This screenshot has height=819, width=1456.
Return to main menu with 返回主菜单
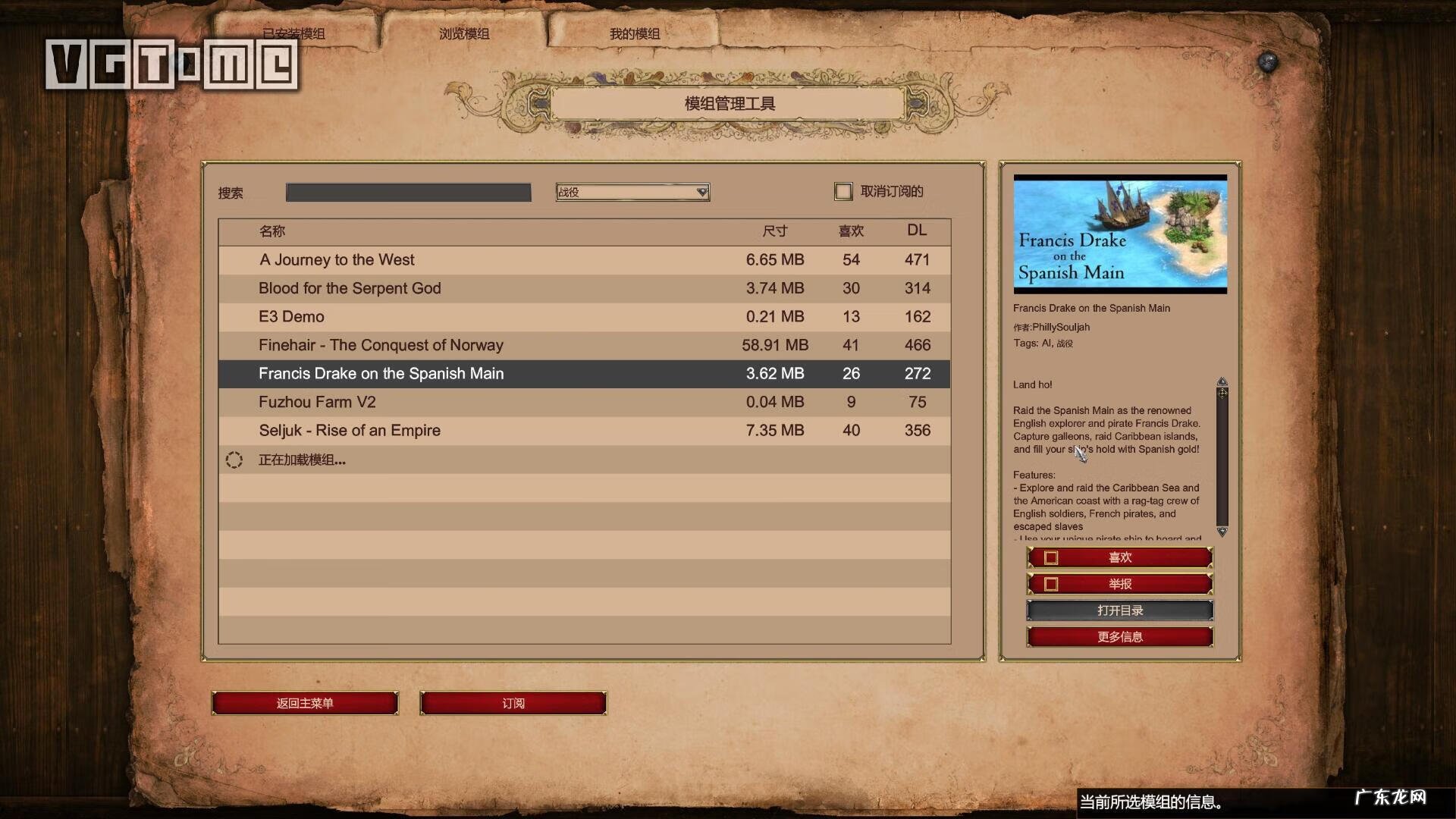point(305,703)
